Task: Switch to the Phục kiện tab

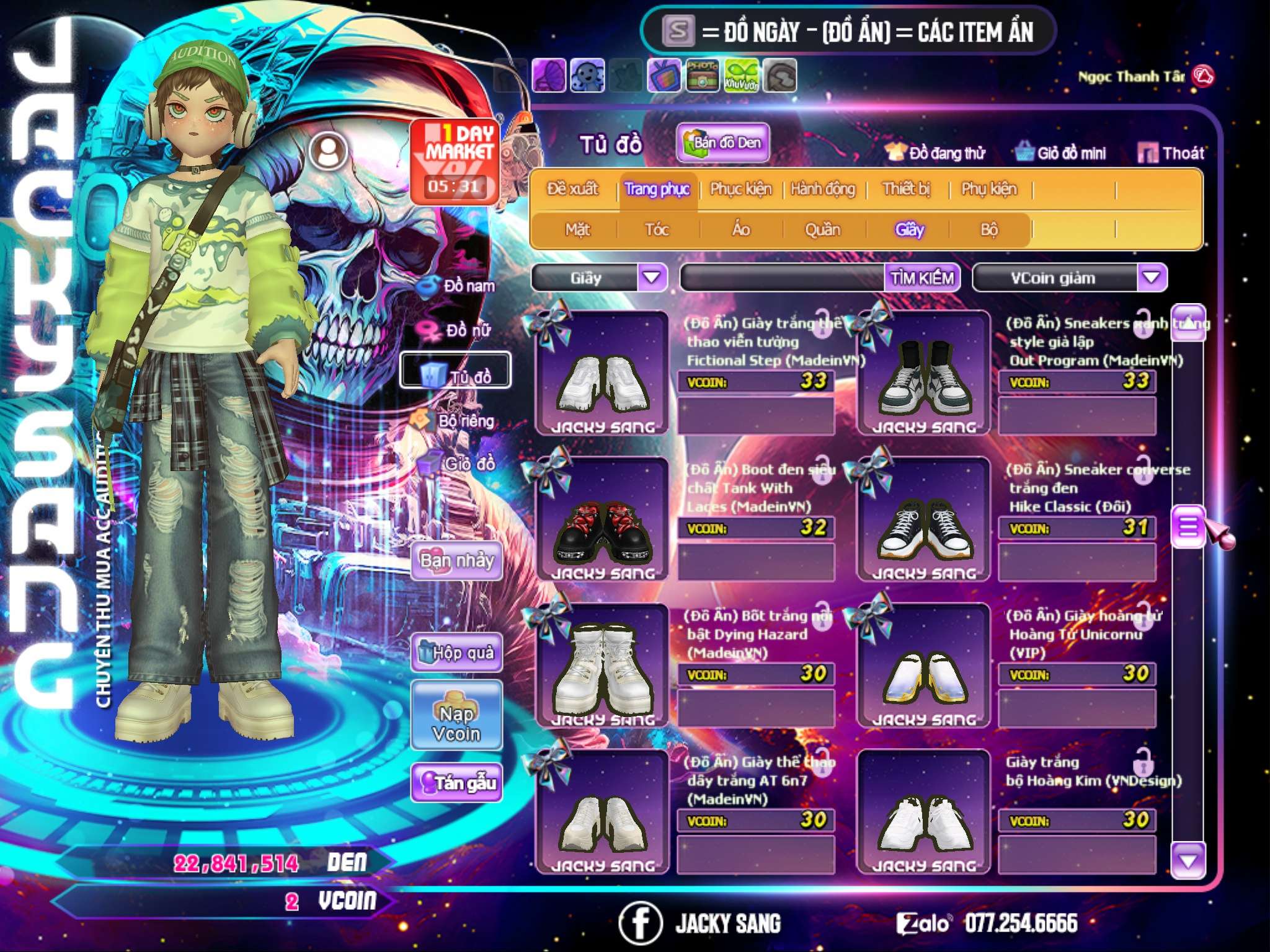Action: tap(740, 189)
